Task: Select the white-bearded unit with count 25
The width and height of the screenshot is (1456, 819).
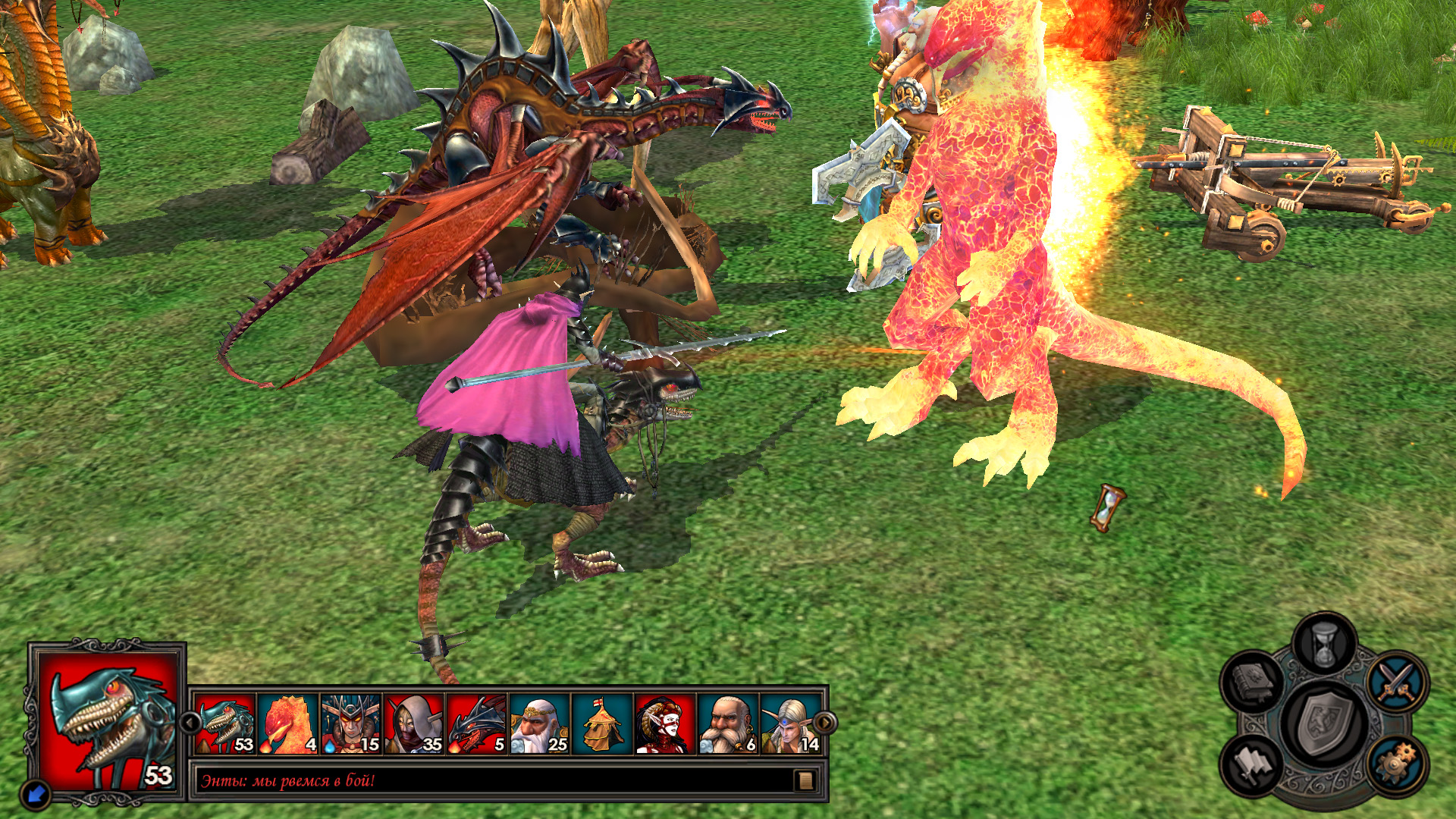Action: pyautogui.click(x=539, y=724)
